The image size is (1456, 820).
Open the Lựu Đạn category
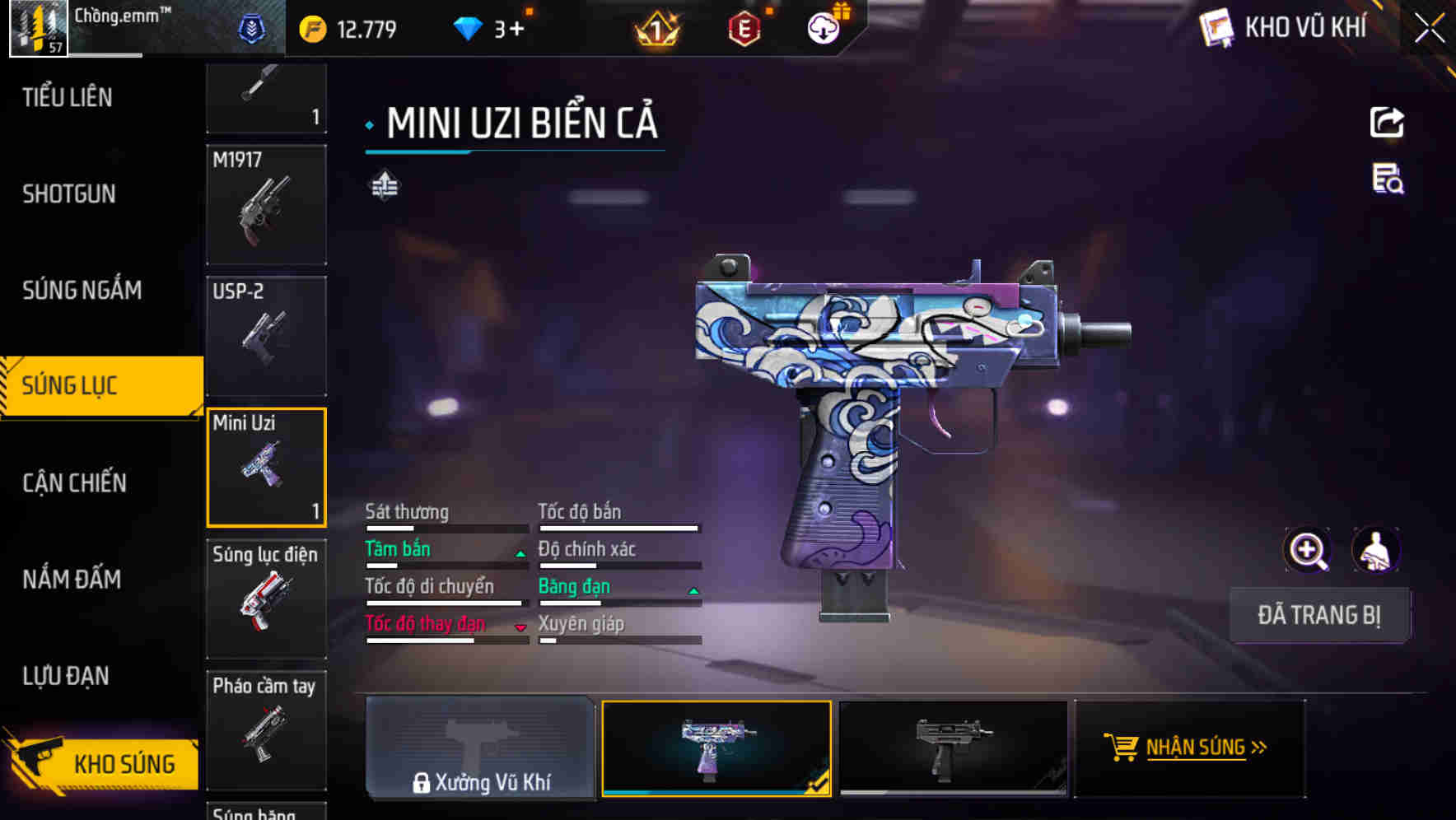tap(66, 676)
